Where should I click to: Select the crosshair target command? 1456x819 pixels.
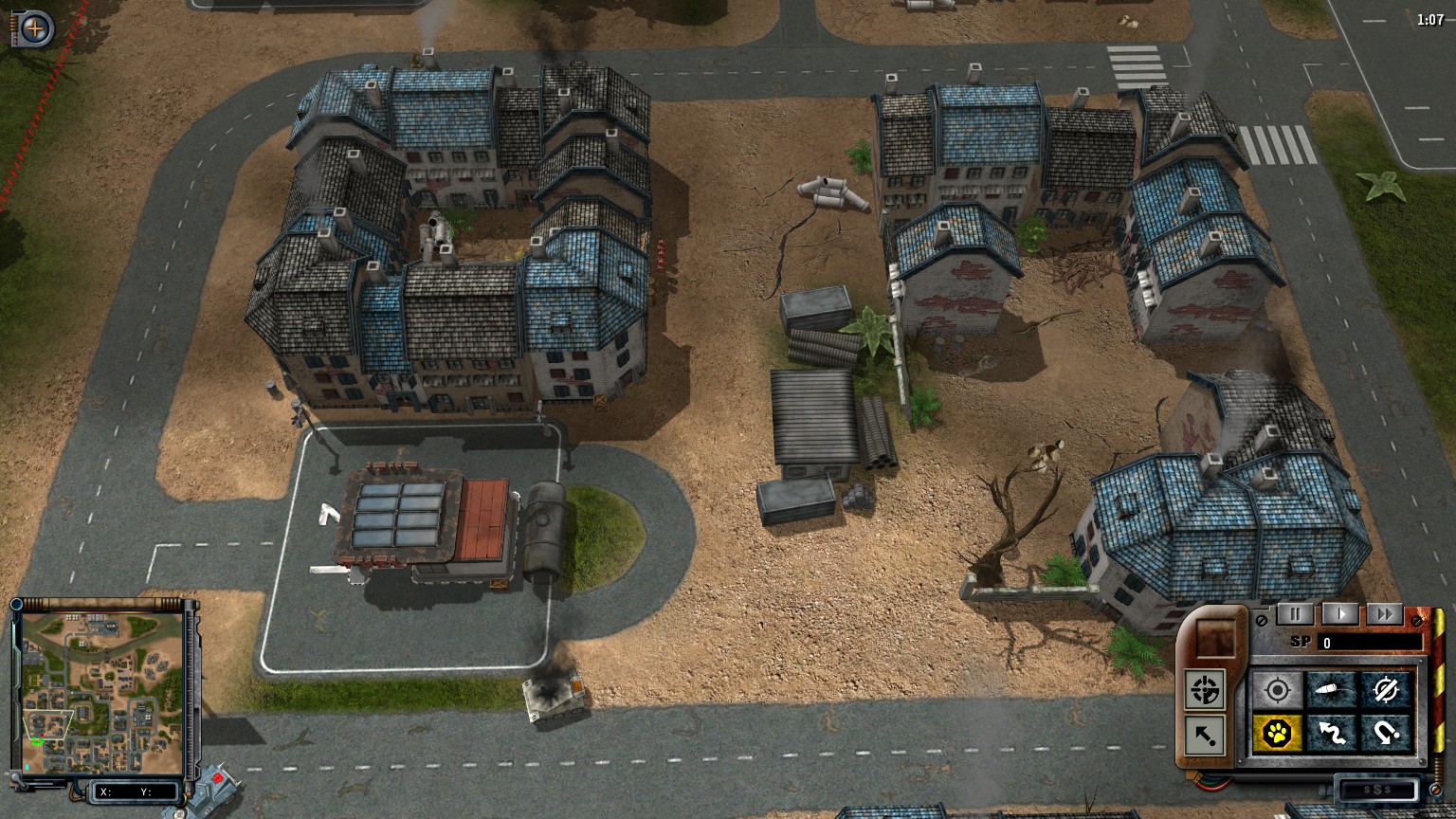[1277, 690]
